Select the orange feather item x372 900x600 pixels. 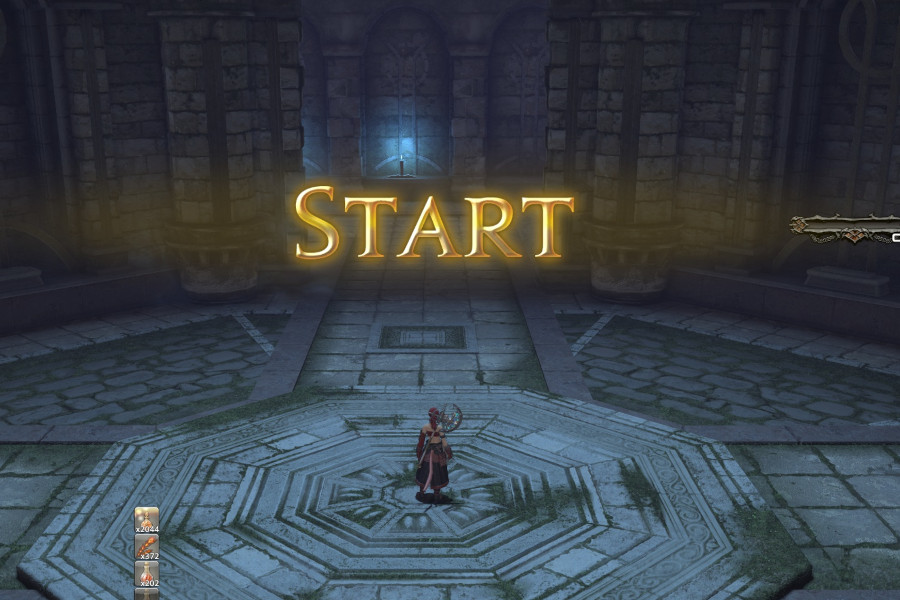[147, 548]
